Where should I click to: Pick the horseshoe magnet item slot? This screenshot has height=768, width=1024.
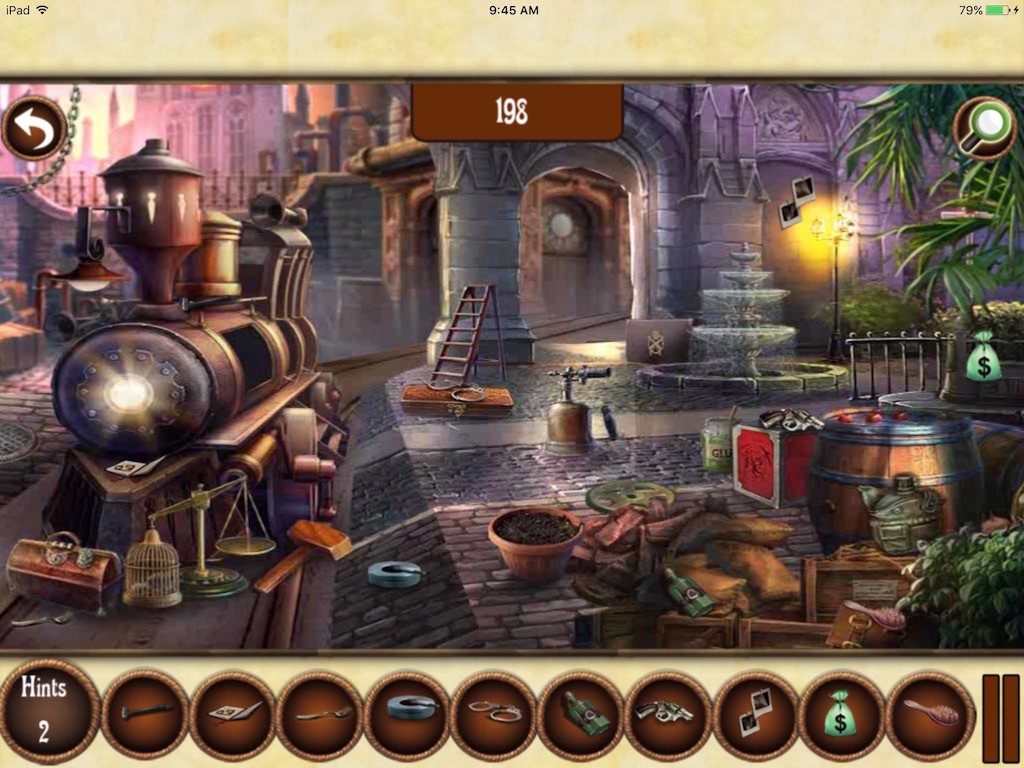pyautogui.click(x=406, y=714)
